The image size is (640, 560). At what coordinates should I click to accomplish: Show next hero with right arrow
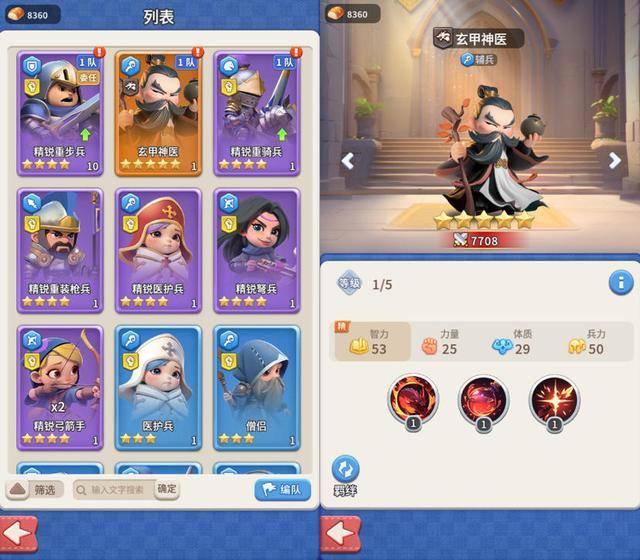tap(615, 161)
